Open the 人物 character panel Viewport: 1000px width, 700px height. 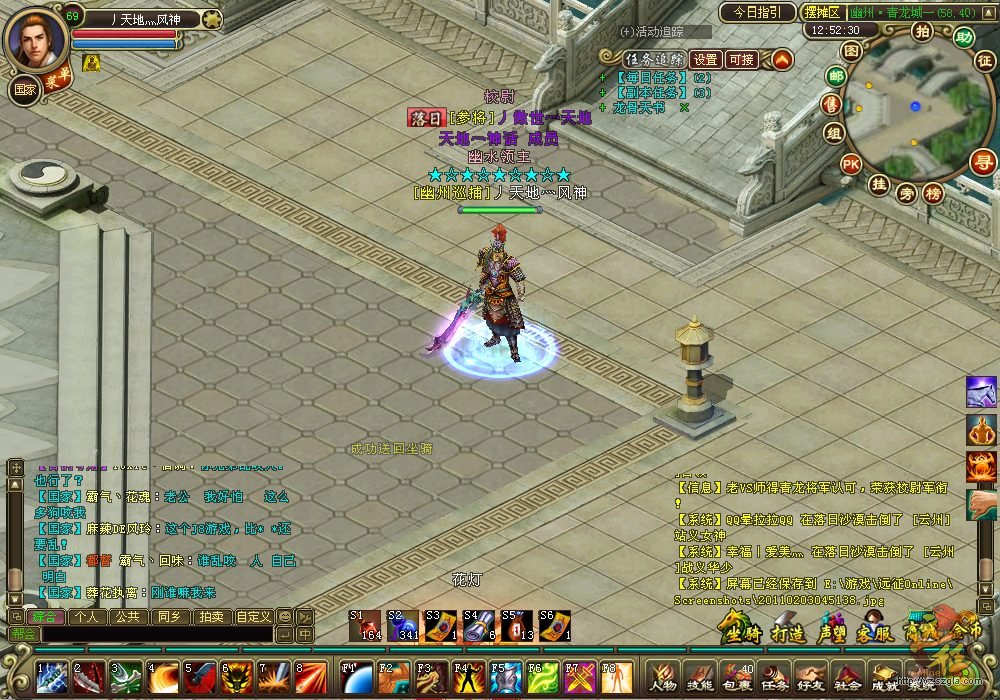tap(662, 677)
